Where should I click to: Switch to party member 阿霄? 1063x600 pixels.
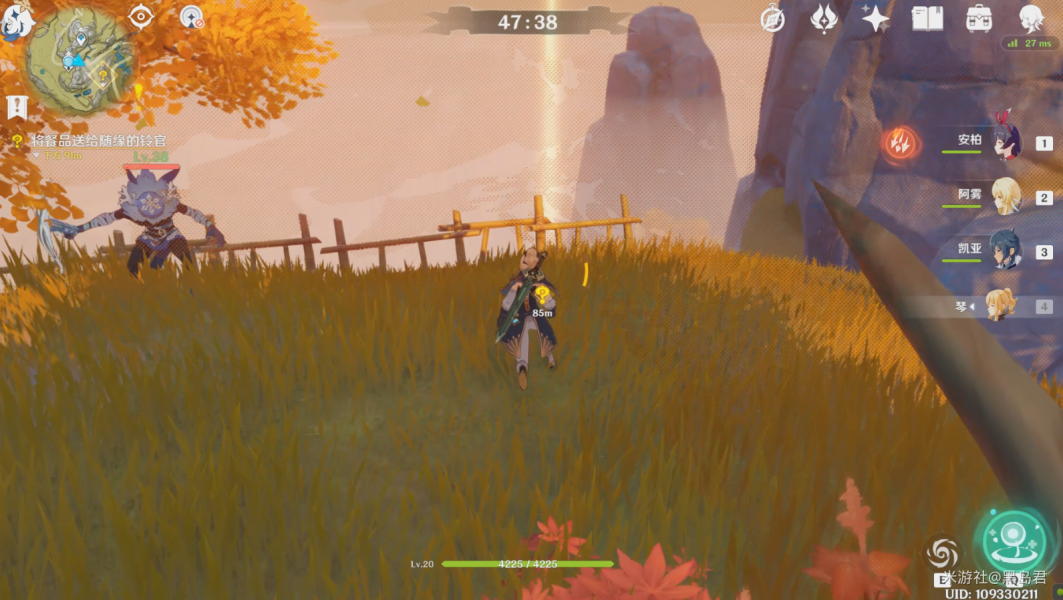1005,197
